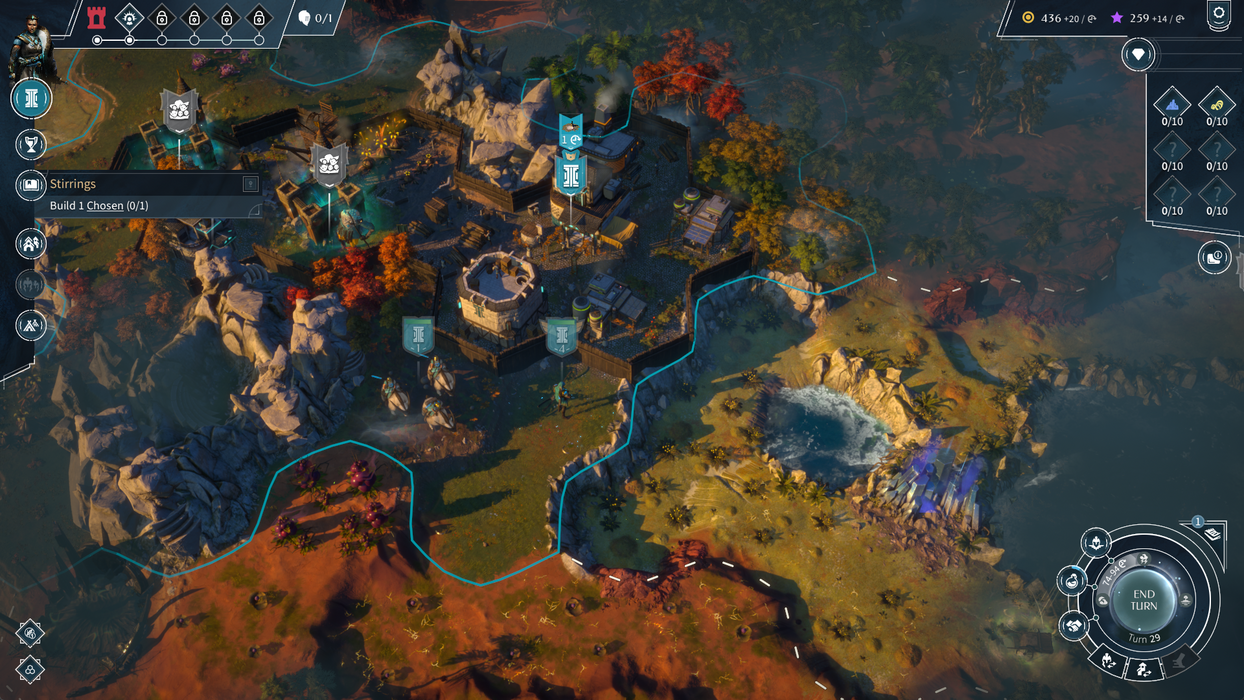Open the cities management icon
This screenshot has height=700, width=1244.
[x=31, y=242]
